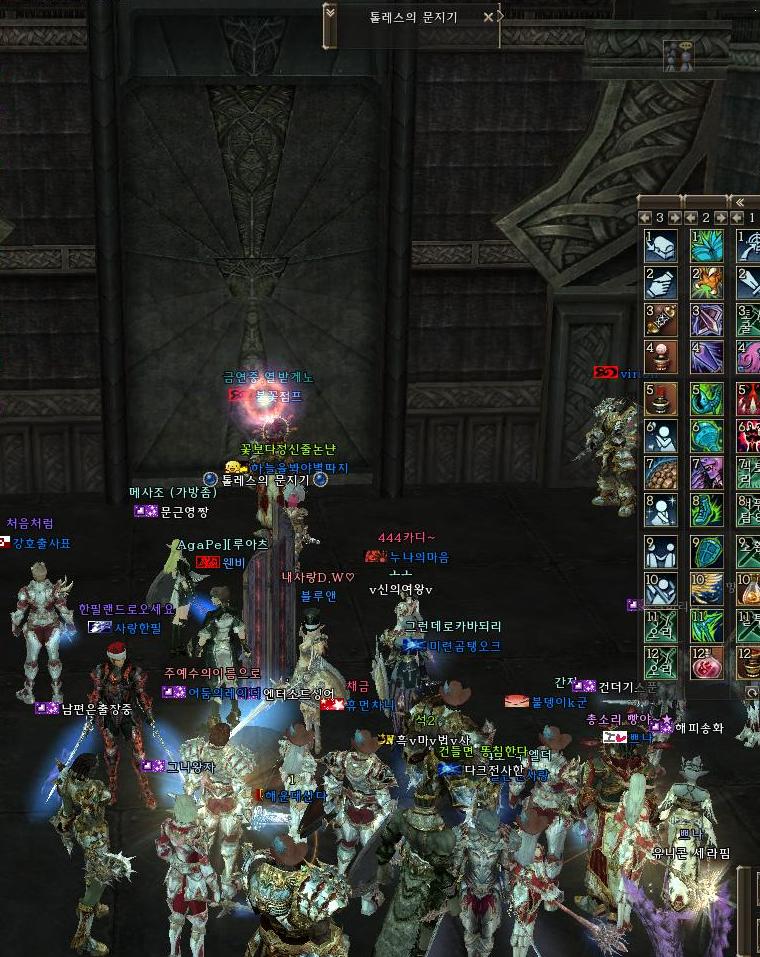
Task: Select the pink orb pedestal icon in slot 4
Action: click(661, 358)
